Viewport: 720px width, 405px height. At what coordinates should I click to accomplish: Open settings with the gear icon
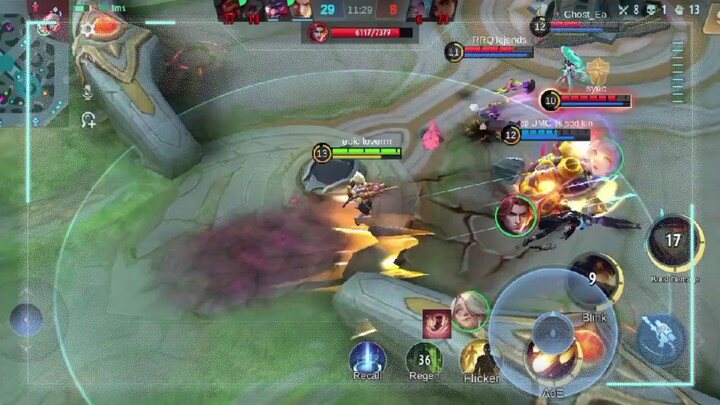coord(88,30)
